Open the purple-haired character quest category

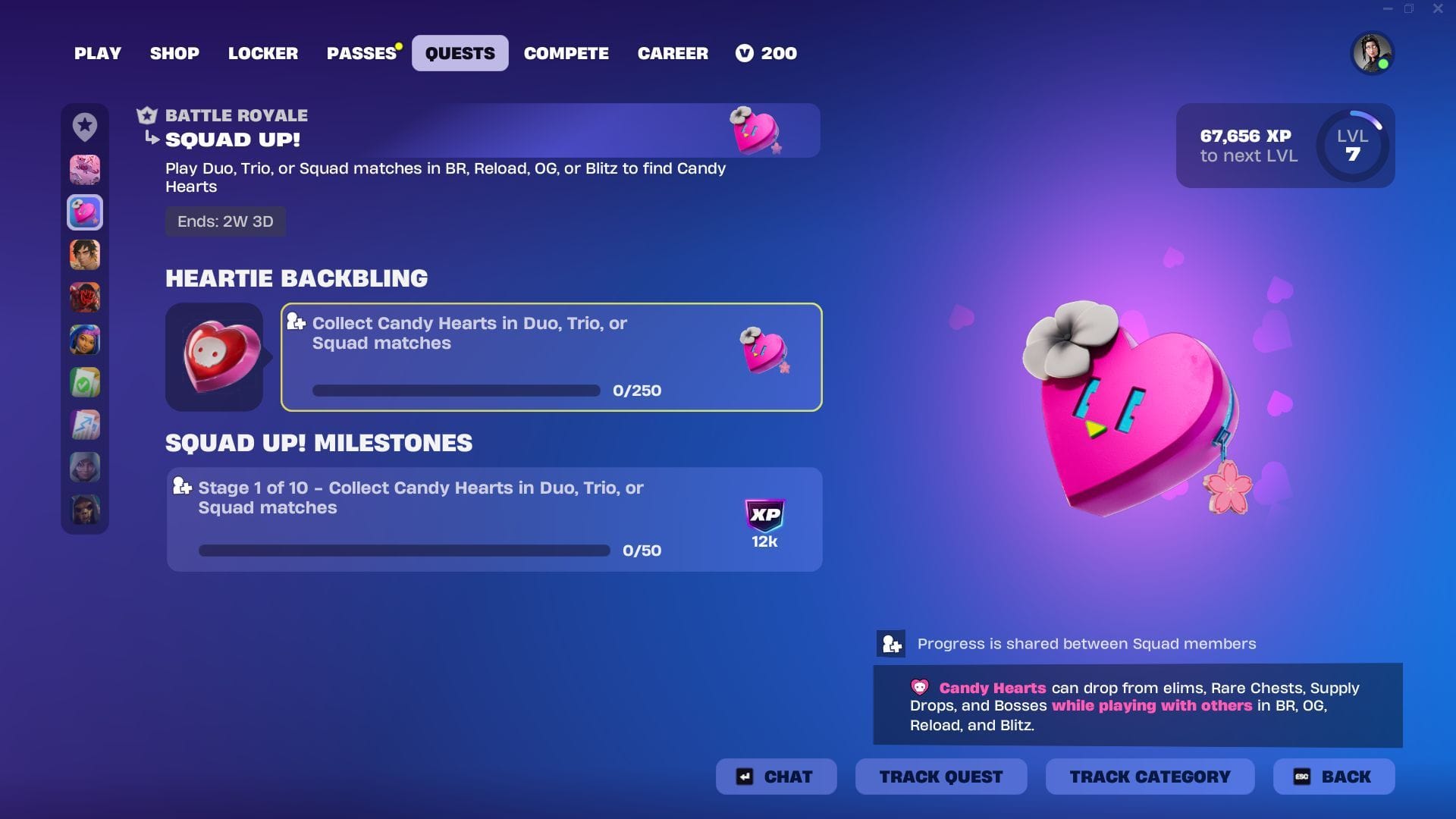click(85, 340)
